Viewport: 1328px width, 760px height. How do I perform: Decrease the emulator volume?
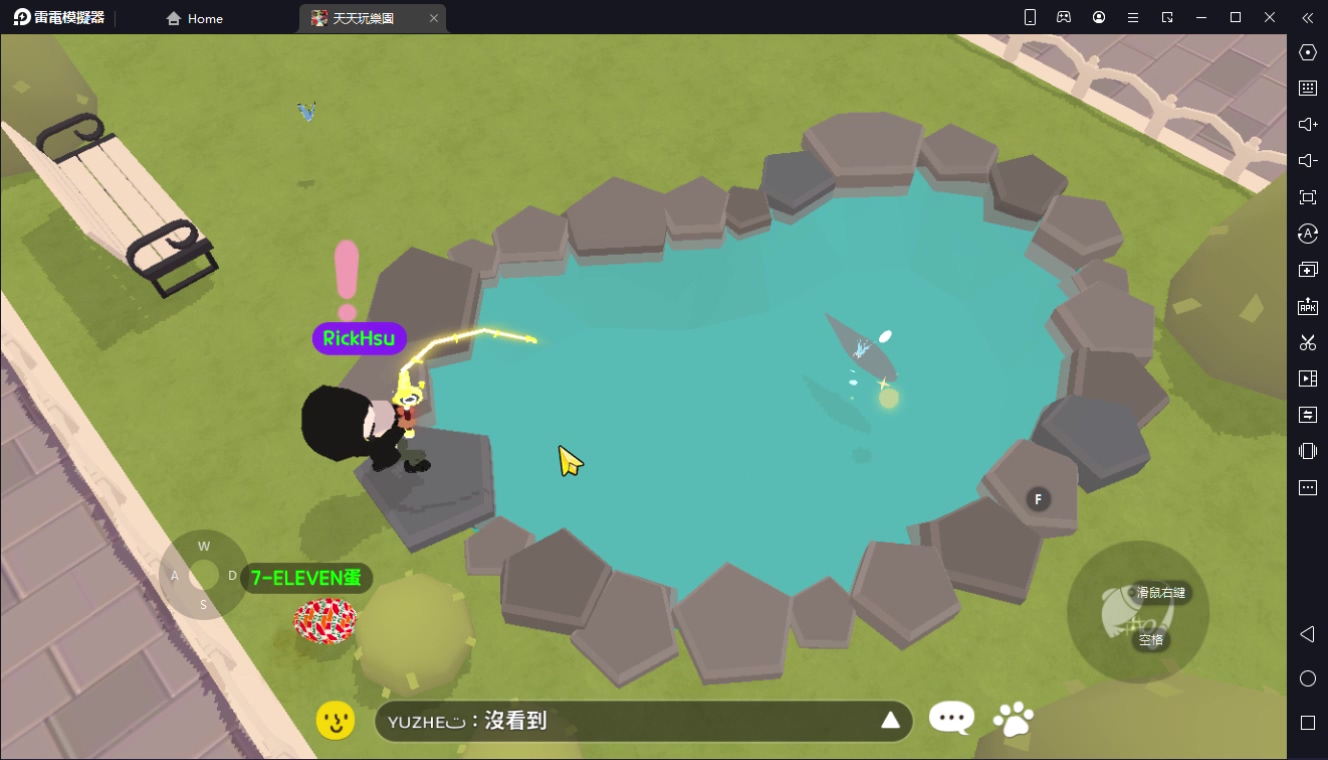(x=1307, y=160)
